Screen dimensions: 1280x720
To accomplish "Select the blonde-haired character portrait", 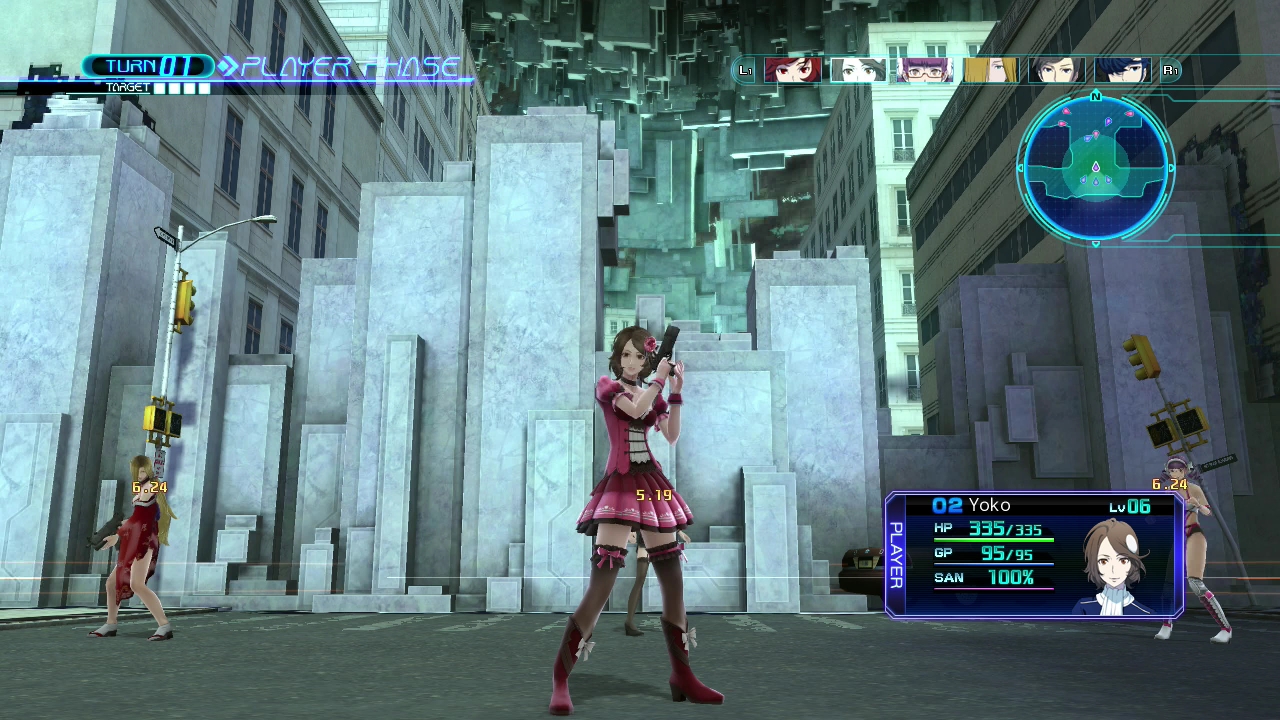I will click(x=990, y=70).
